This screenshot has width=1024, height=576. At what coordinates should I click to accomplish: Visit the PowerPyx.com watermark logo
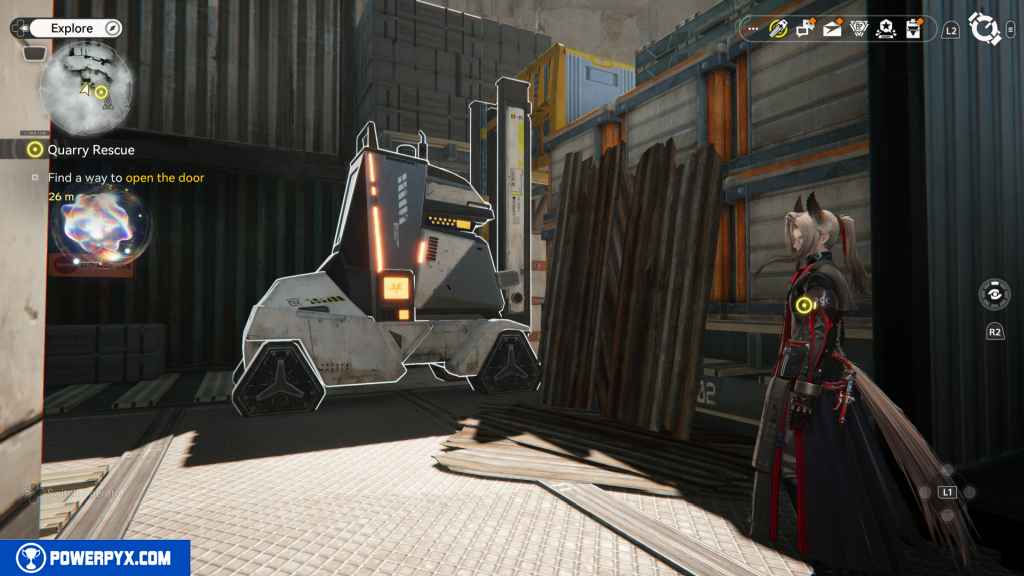coord(95,558)
